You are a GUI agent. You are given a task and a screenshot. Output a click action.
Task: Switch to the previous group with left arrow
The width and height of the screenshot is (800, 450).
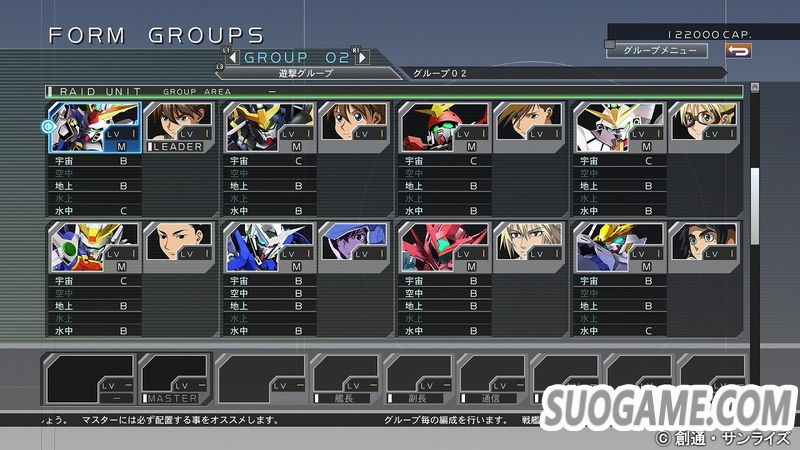coord(233,57)
